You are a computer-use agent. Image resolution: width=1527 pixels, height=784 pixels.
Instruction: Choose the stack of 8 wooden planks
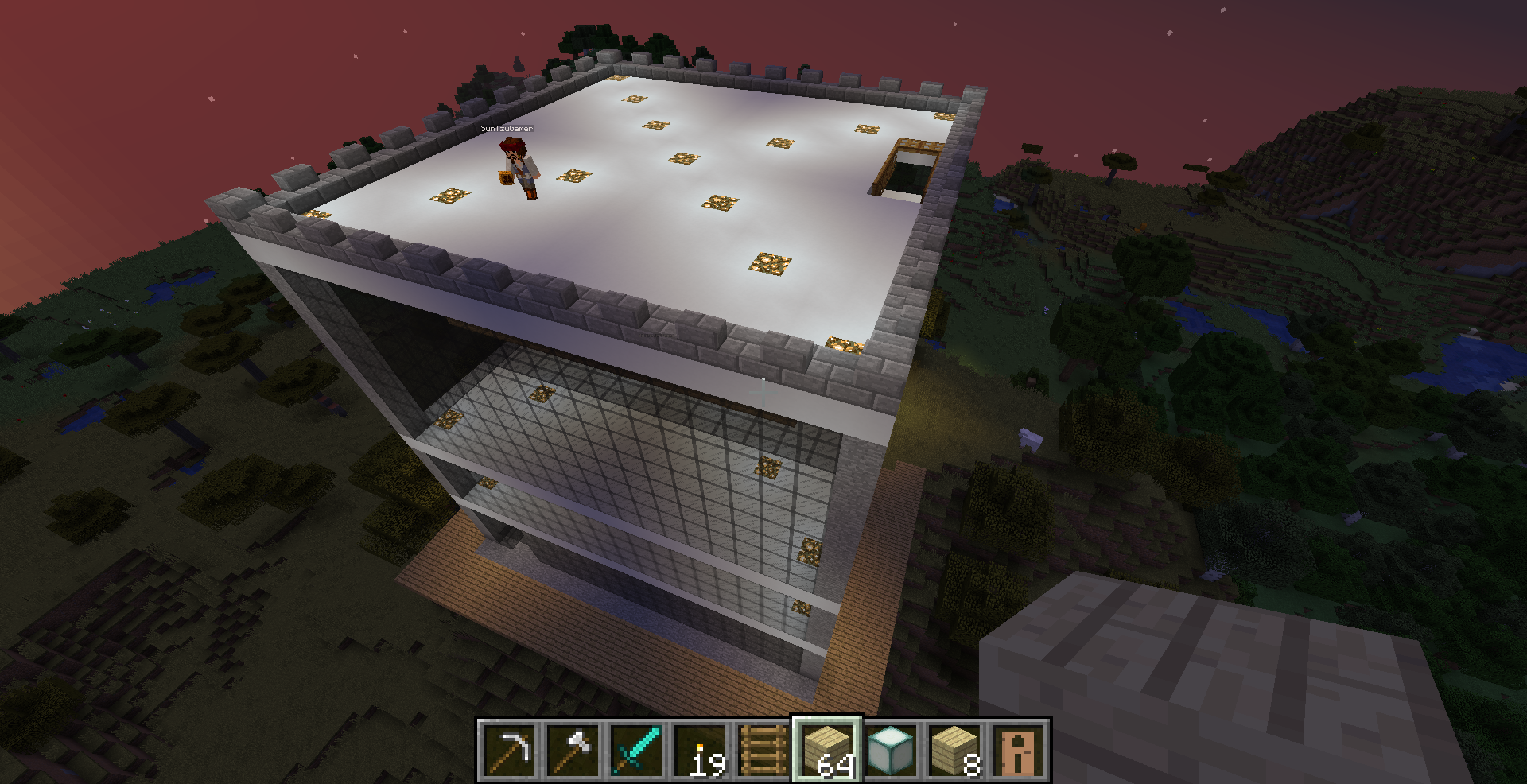click(x=954, y=750)
